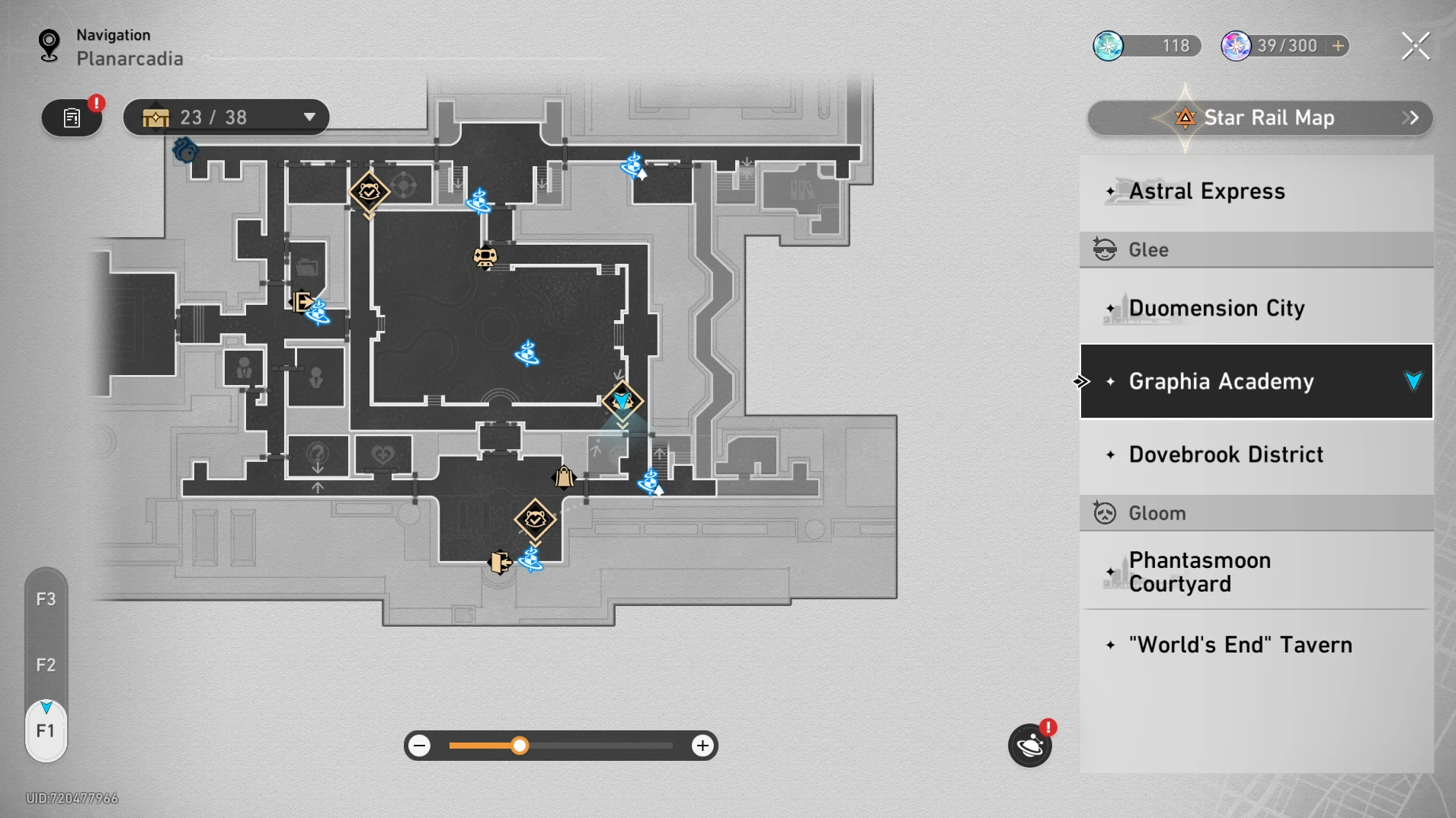Adjust the map zoom slider handle
This screenshot has width=1456, height=818.
520,746
